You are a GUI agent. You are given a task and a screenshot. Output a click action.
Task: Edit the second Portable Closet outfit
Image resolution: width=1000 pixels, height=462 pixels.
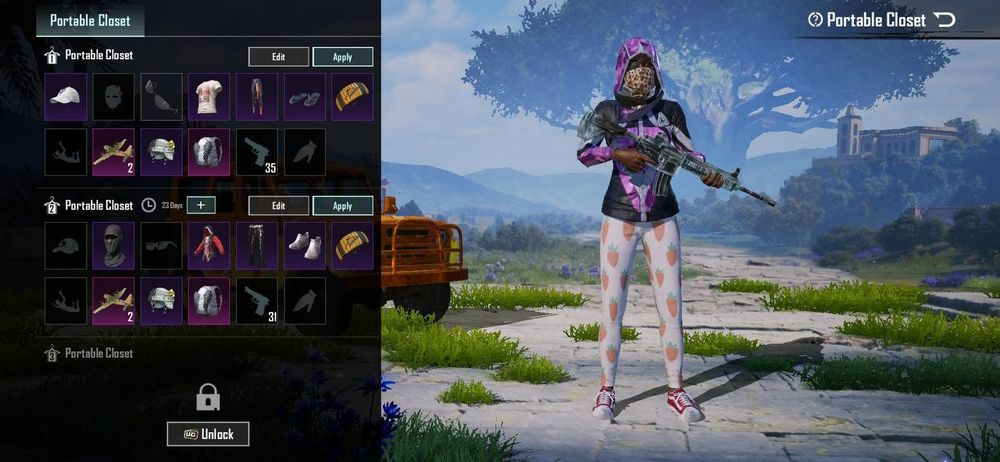point(278,206)
